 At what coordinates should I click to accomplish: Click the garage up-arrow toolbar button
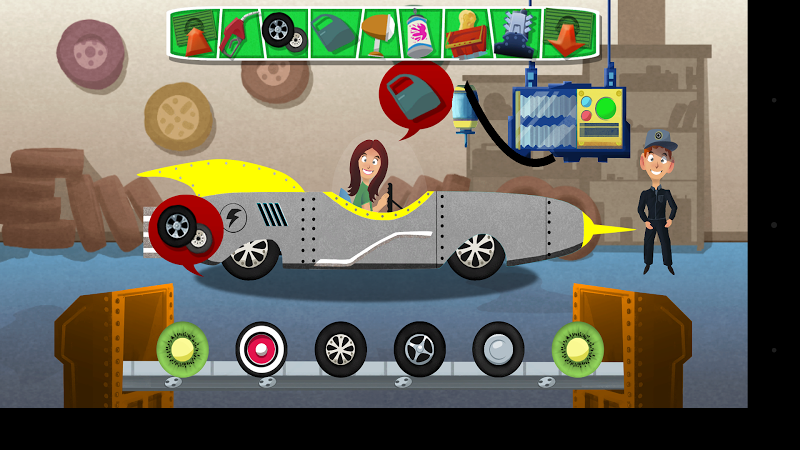pos(196,34)
